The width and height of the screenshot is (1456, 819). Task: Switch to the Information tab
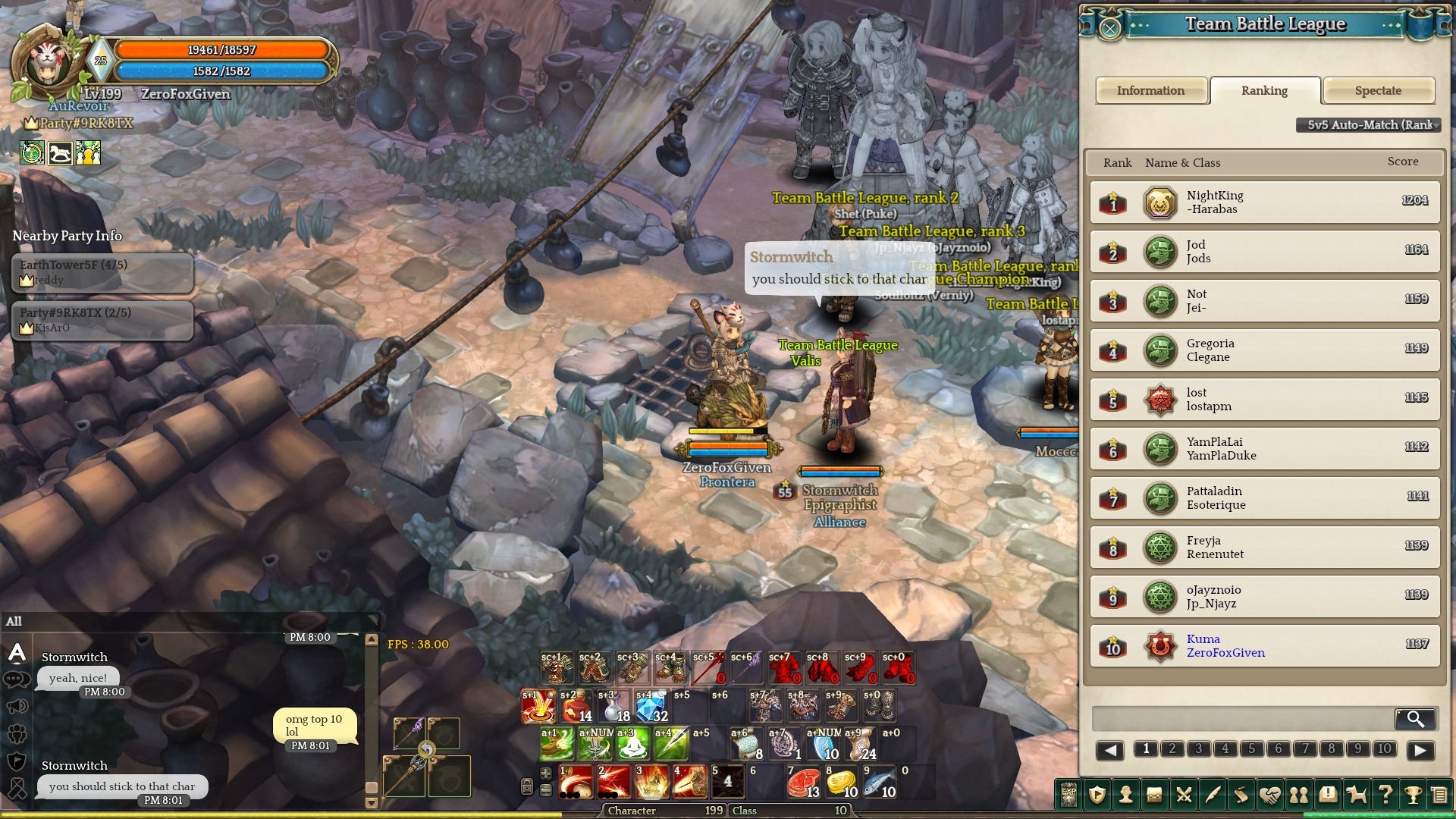pos(1150,91)
